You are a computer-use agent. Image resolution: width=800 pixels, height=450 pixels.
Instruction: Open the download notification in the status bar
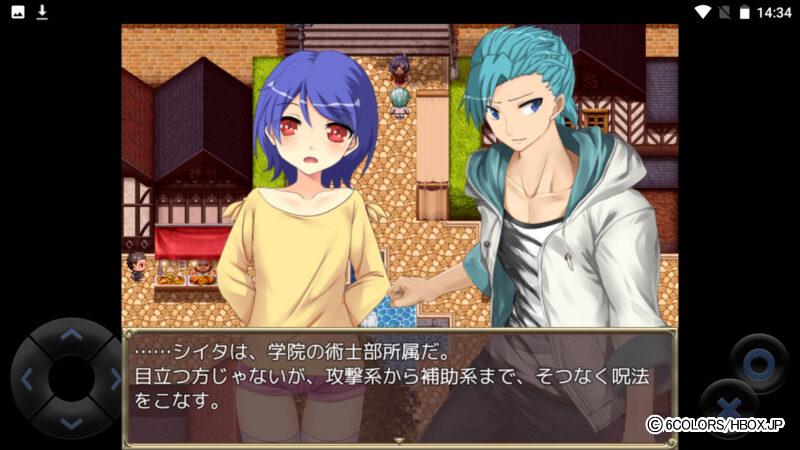[42, 12]
